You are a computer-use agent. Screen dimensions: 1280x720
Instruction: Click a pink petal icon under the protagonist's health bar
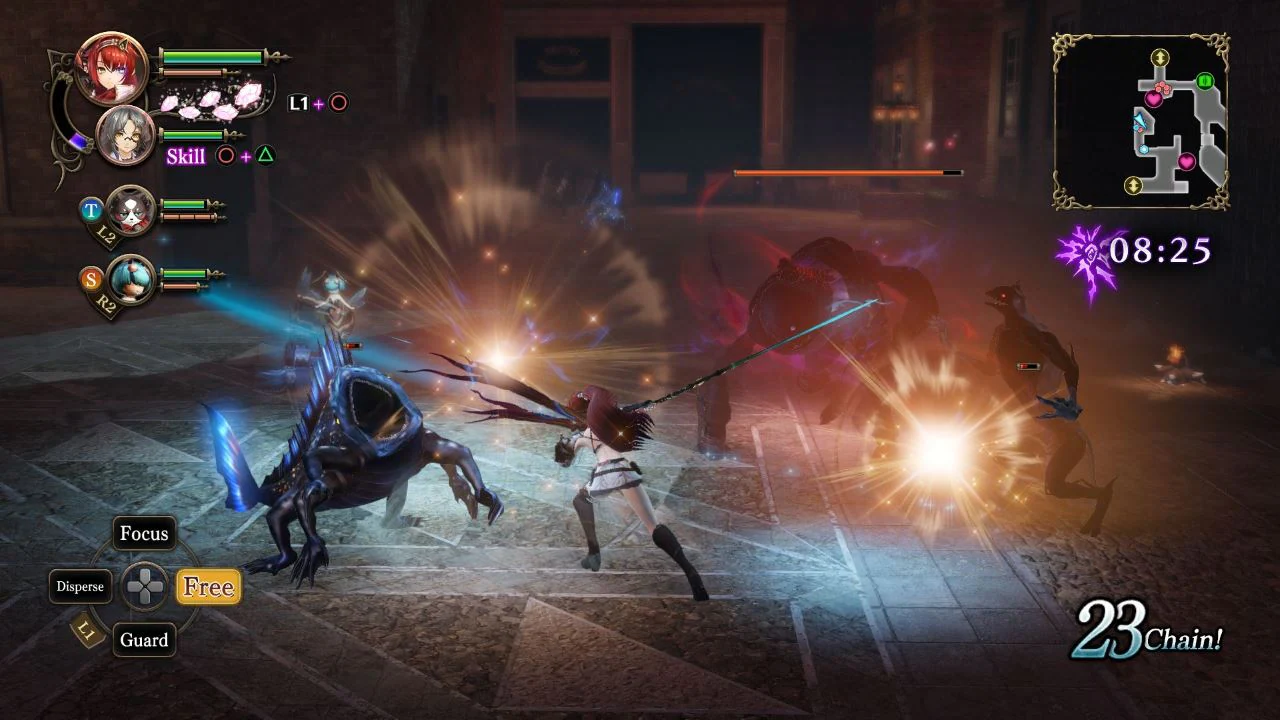(210, 100)
